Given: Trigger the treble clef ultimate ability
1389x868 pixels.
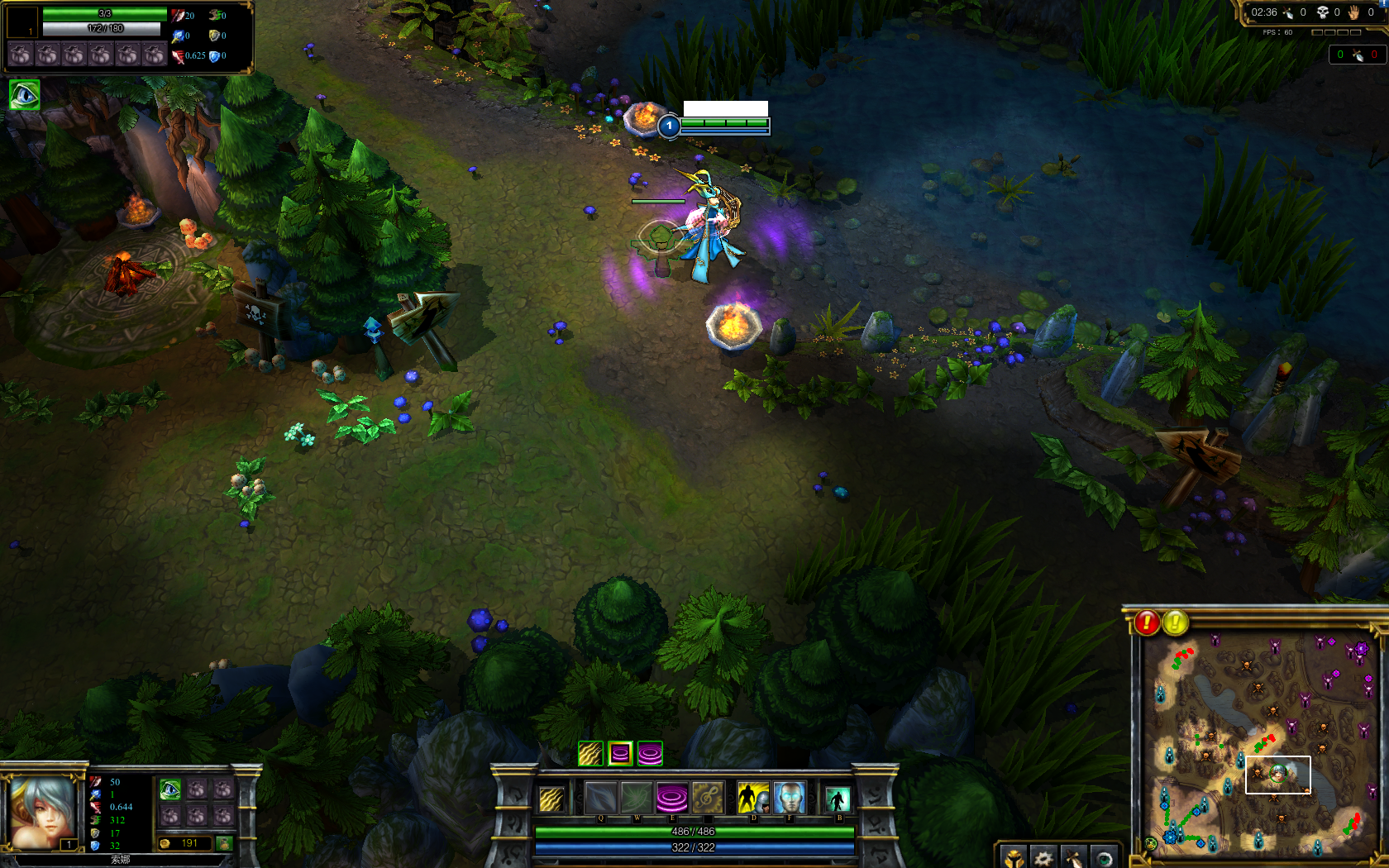Looking at the screenshot, I should point(707,799).
